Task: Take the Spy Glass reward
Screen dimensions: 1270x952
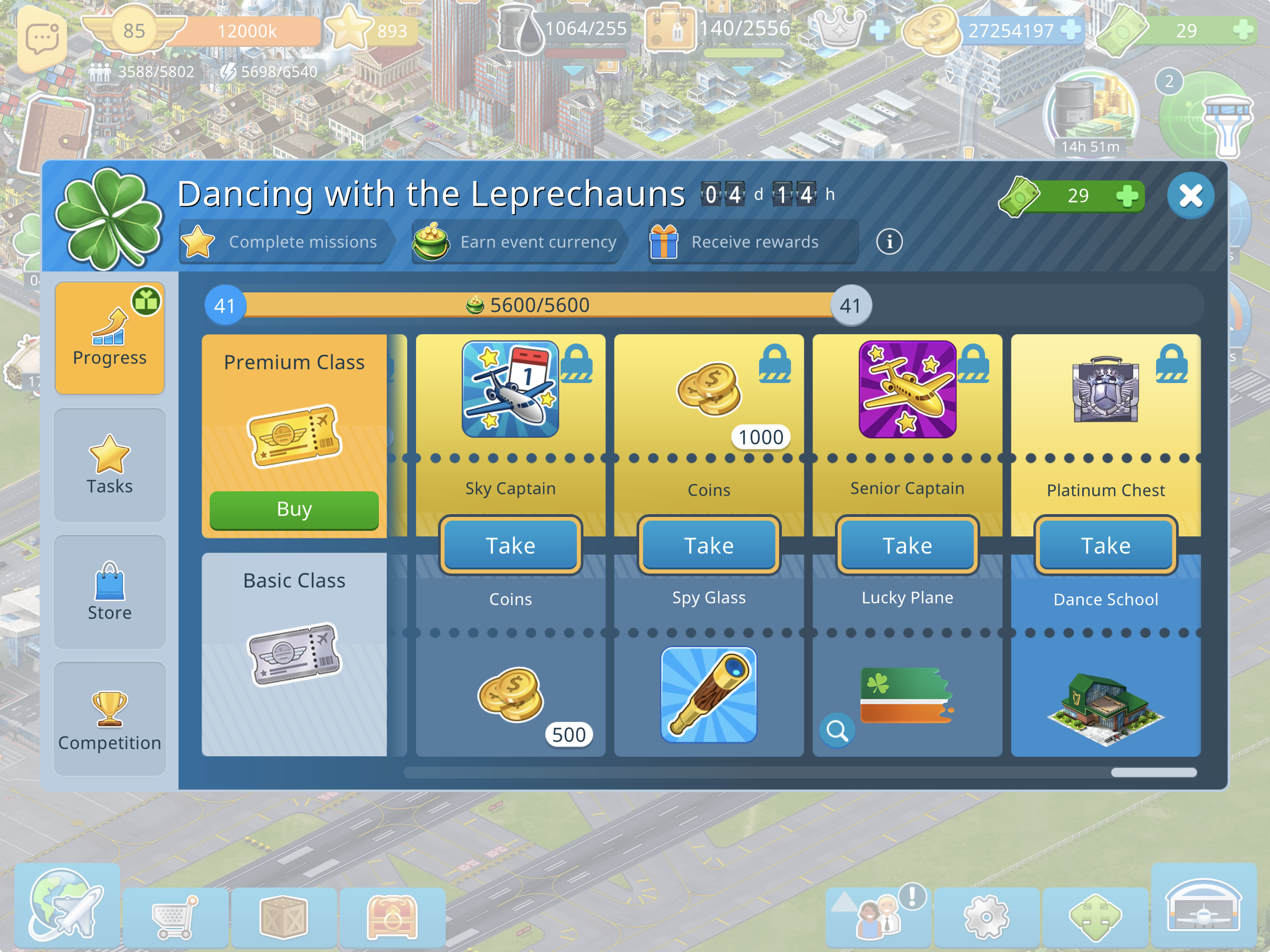Action: [x=708, y=545]
